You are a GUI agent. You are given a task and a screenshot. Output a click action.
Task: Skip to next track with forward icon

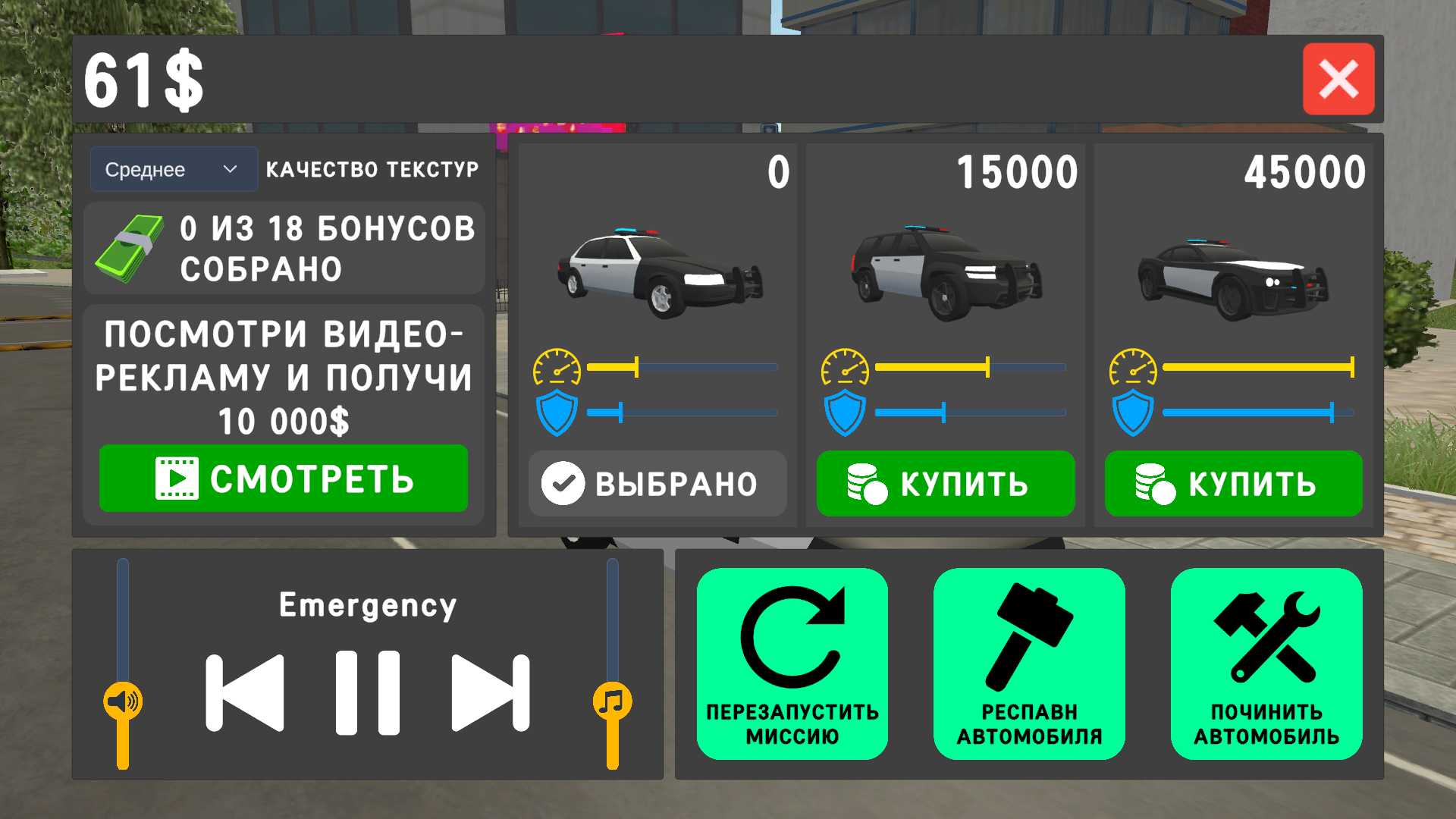pos(489,692)
